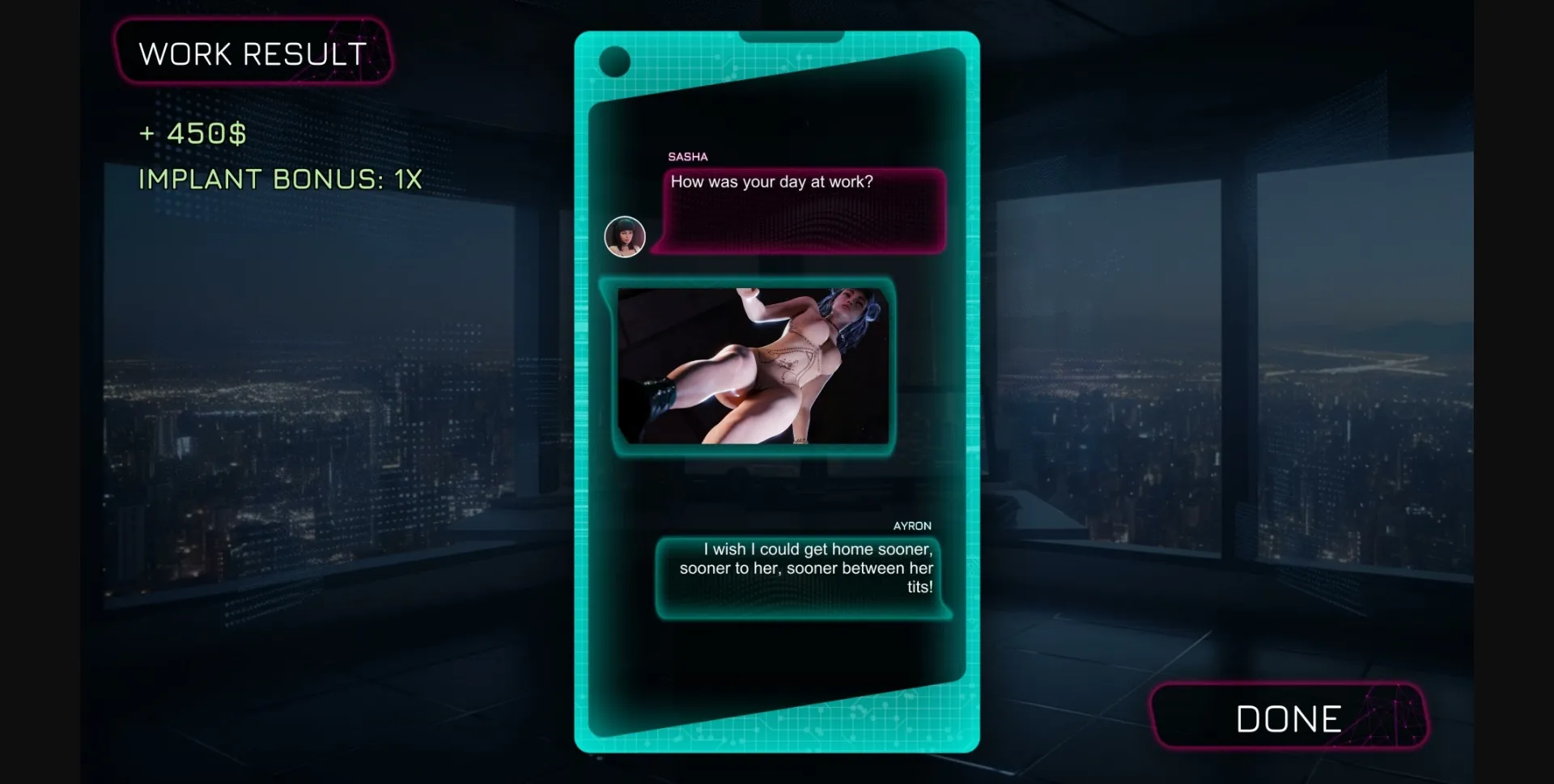This screenshot has height=784, width=1554.
Task: Click the phone's camera dot icon
Action: pos(616,61)
